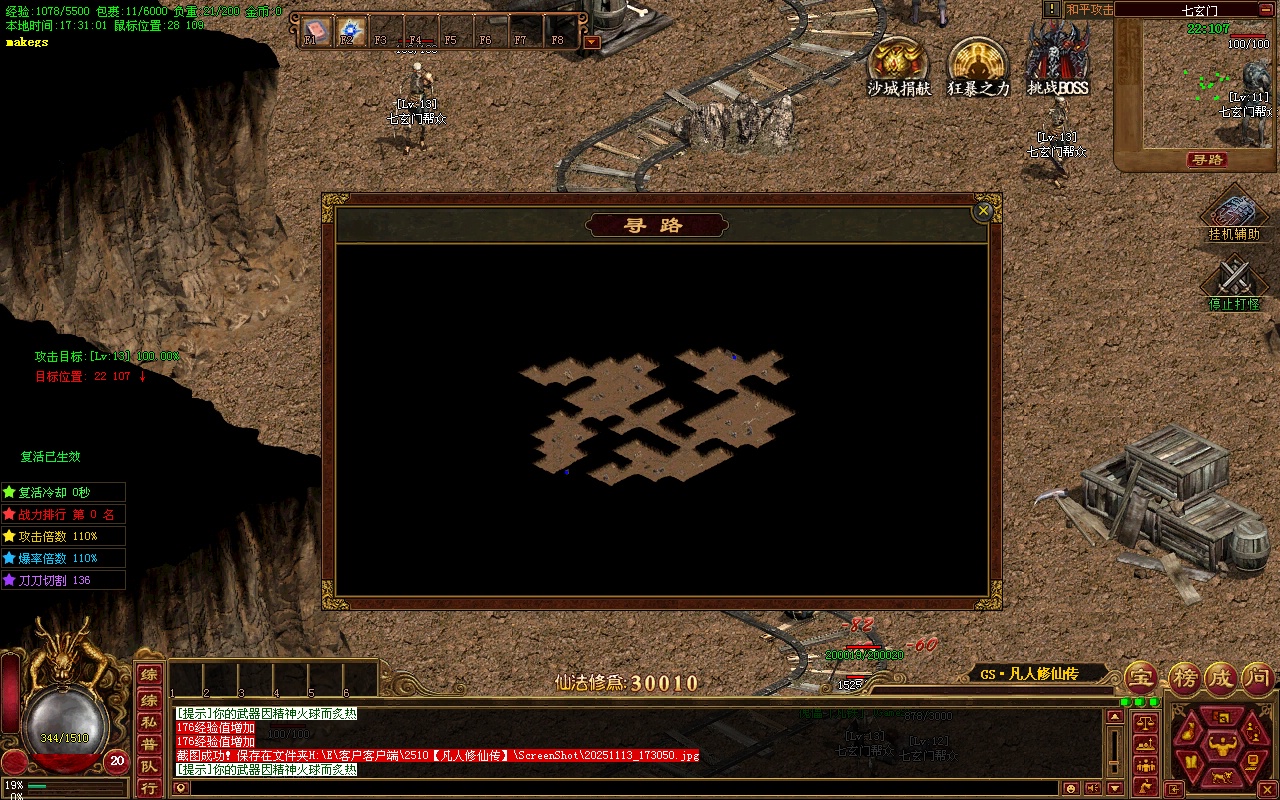
Task: Open the 宝 treasure round button
Action: (1142, 677)
